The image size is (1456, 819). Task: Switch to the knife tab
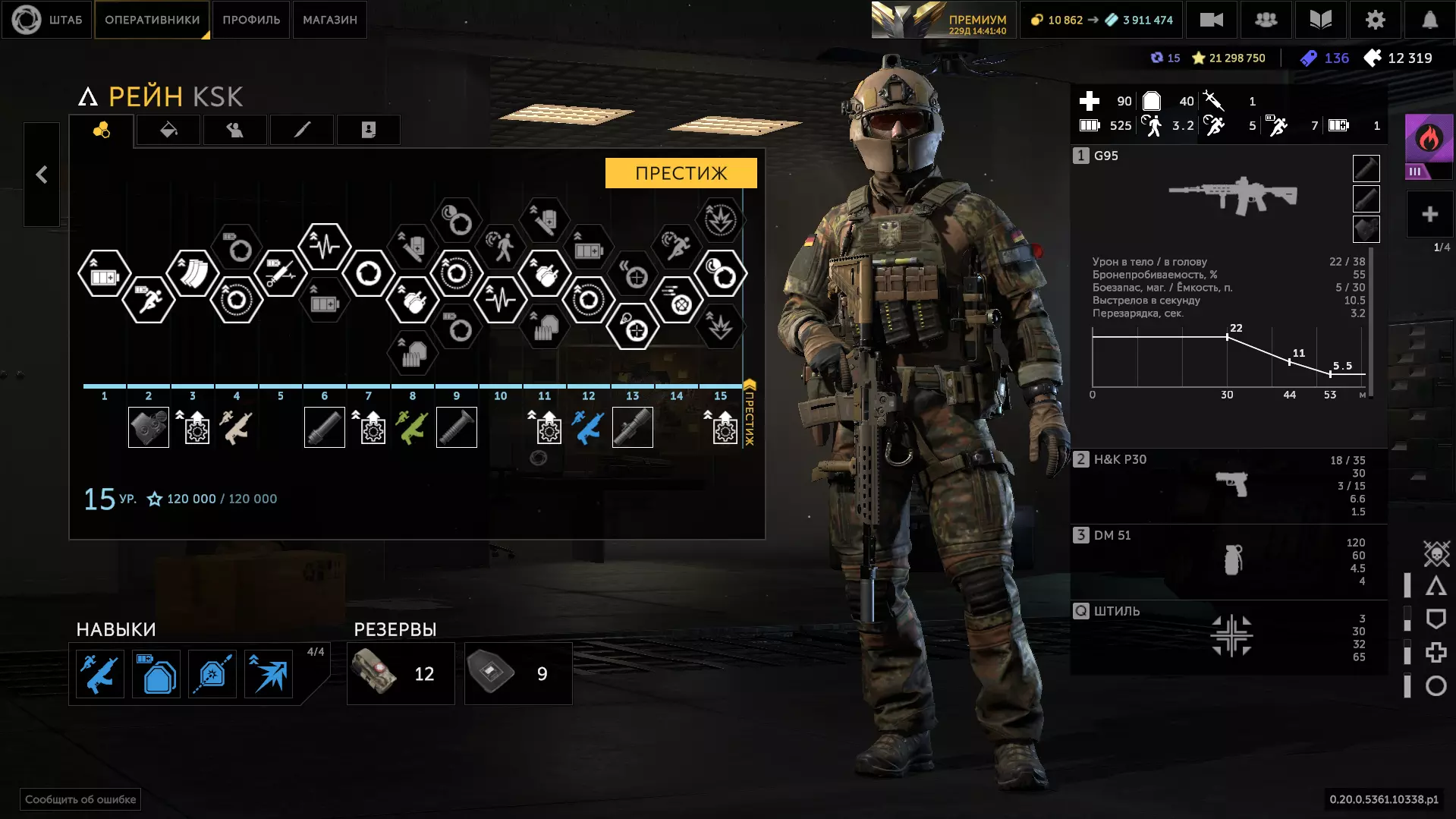point(302,130)
